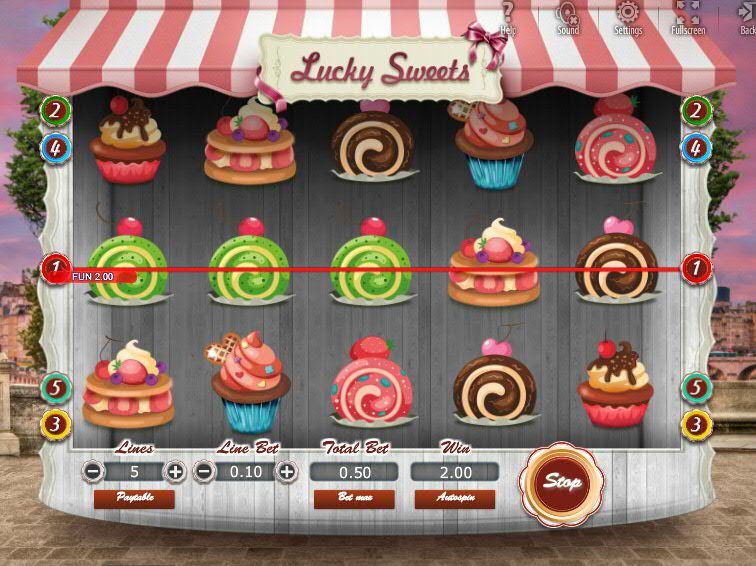Select payline 4 on the left side
The height and width of the screenshot is (566, 756).
coord(55,149)
